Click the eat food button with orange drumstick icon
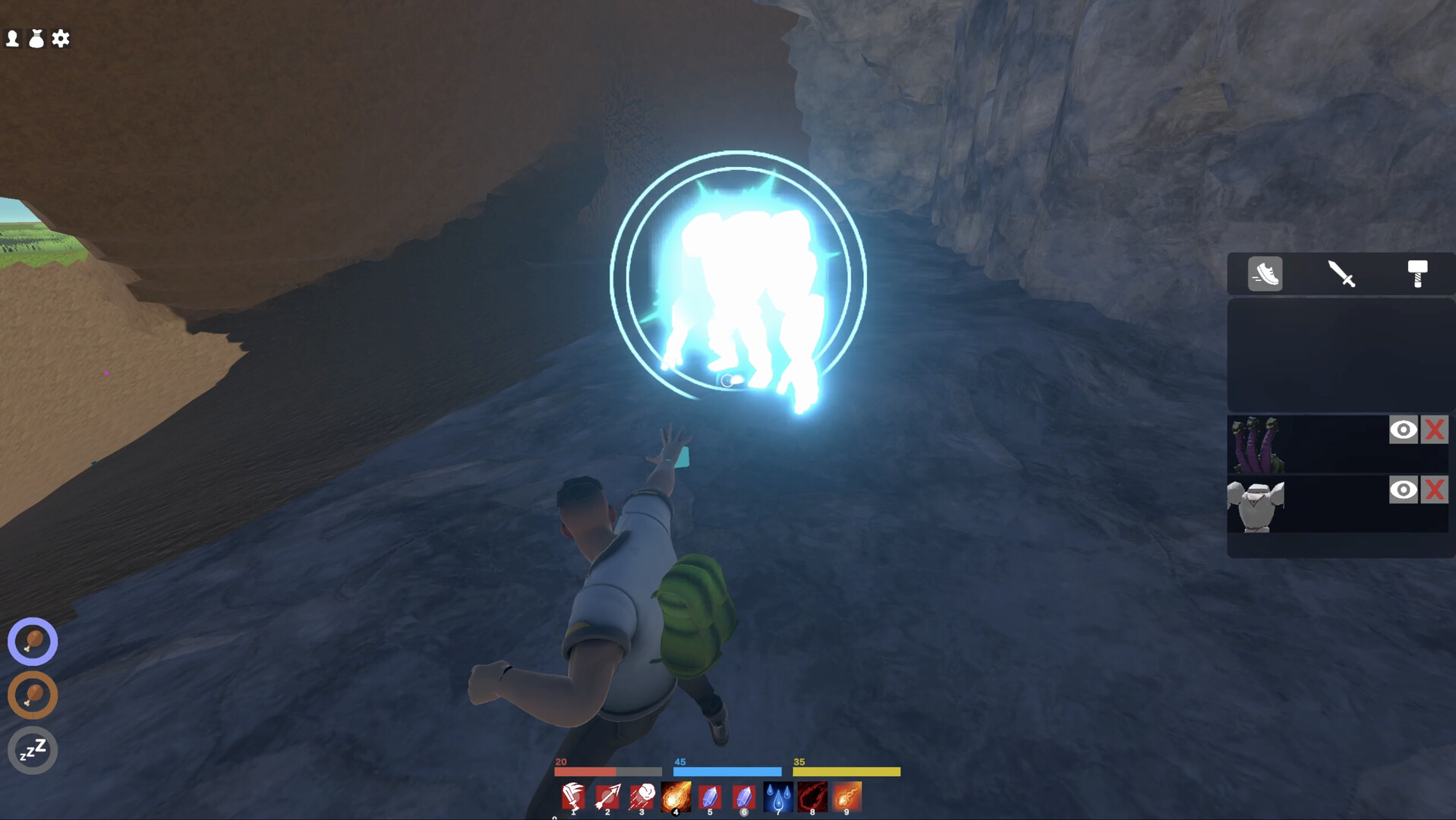This screenshot has height=820, width=1456. tap(32, 695)
